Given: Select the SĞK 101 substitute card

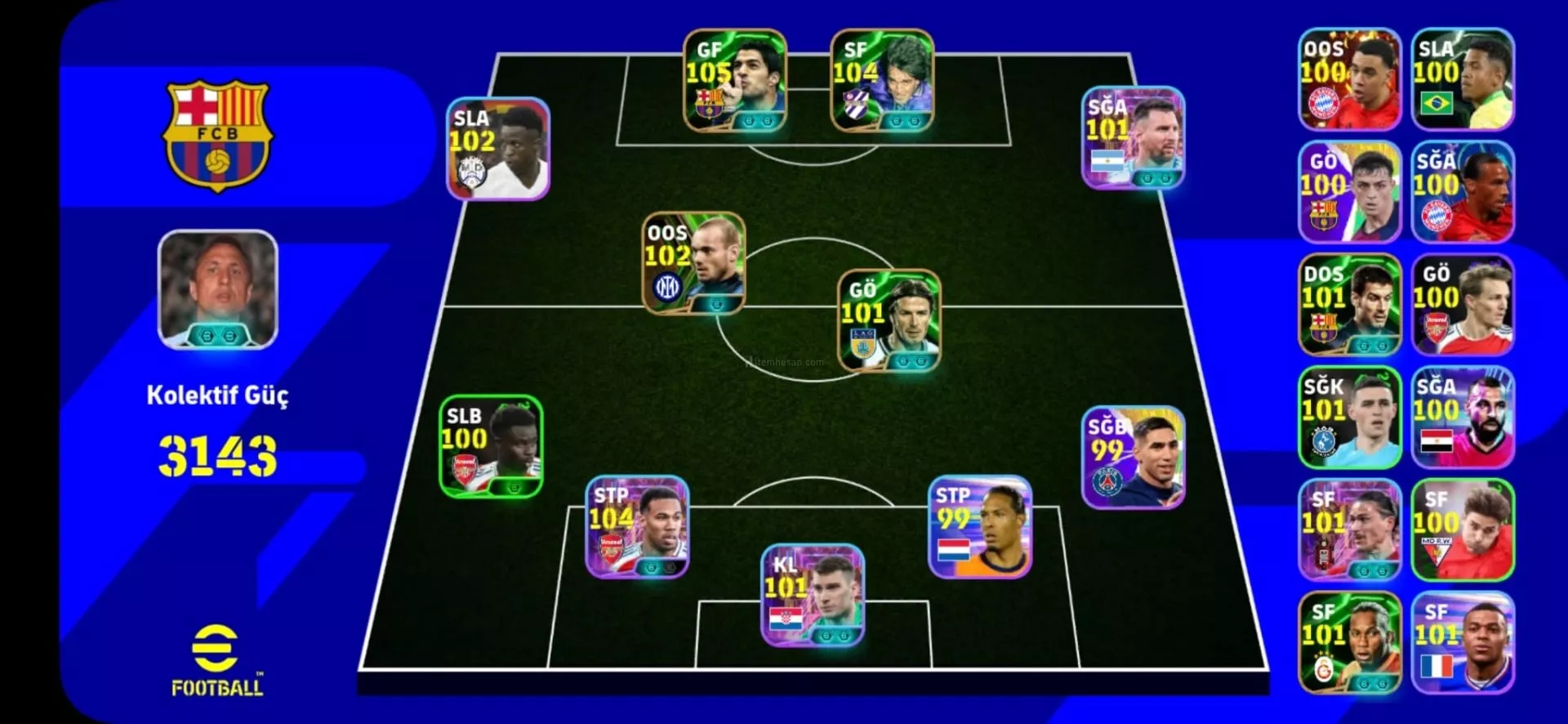Looking at the screenshot, I should (1350, 418).
